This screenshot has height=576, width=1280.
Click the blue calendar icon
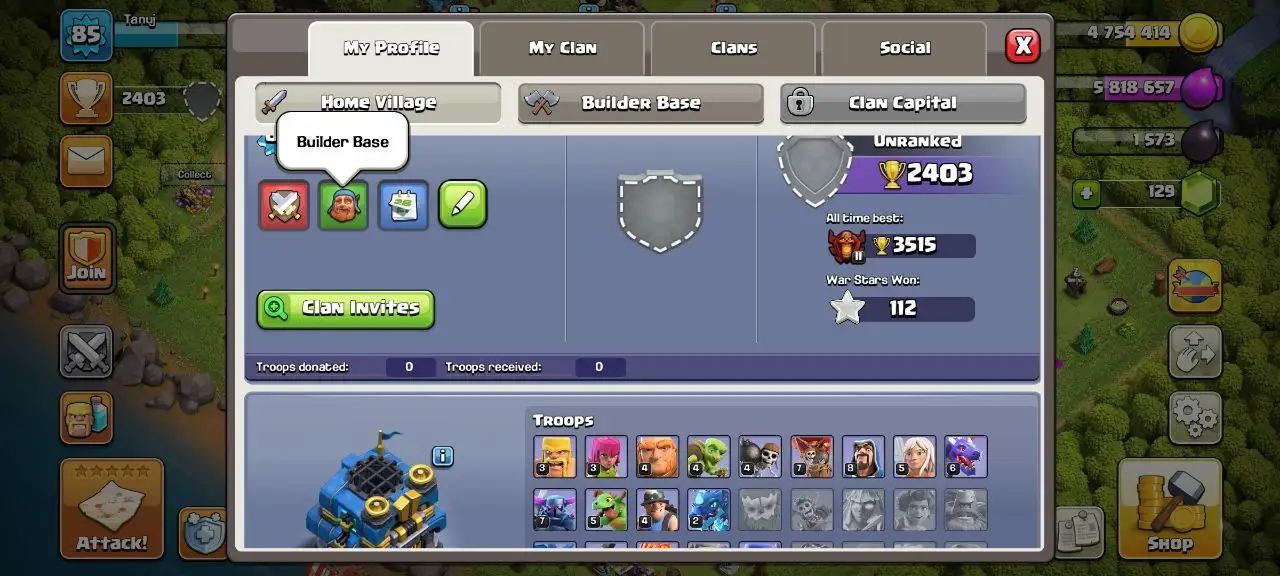pos(403,205)
